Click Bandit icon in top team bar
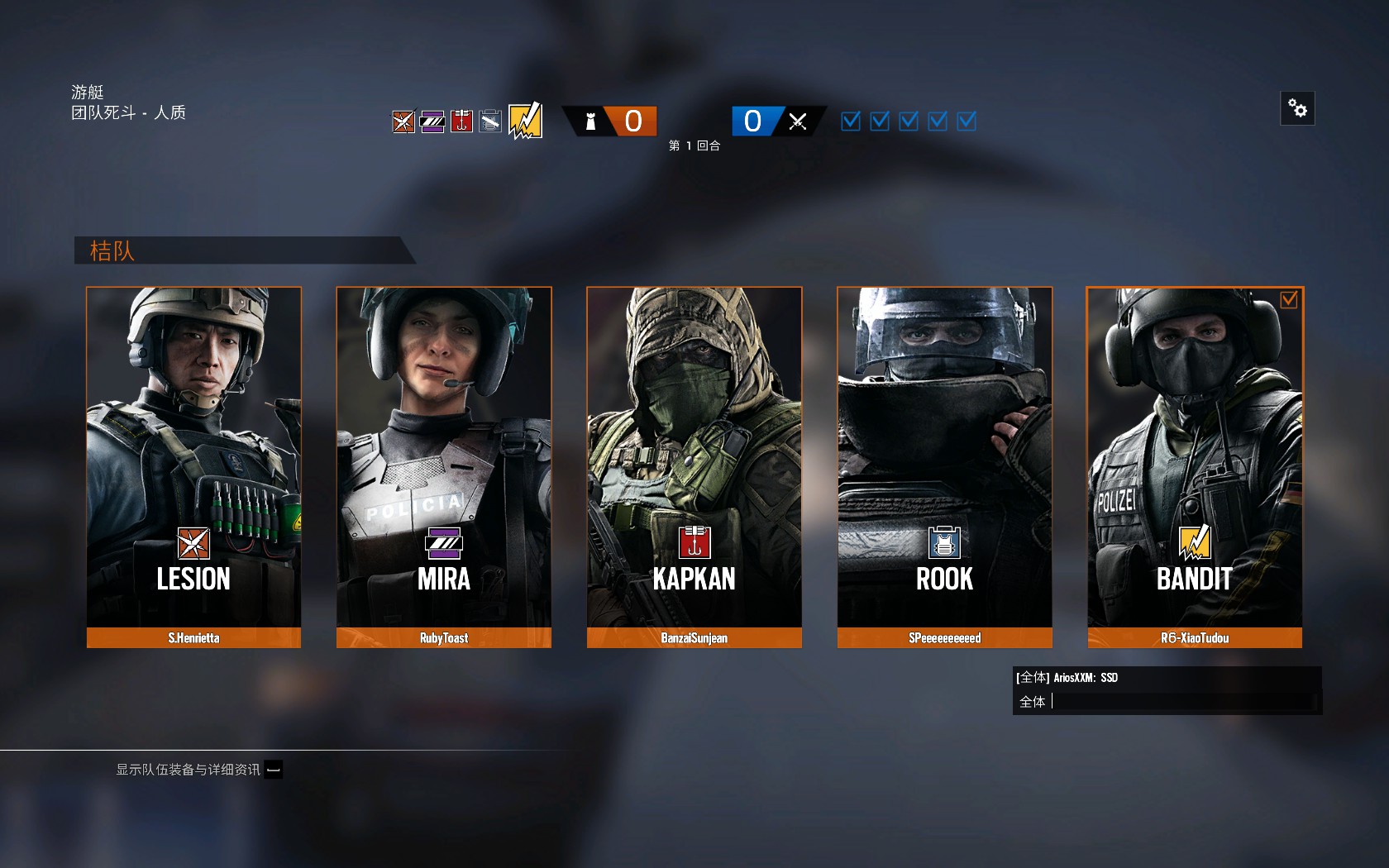The height and width of the screenshot is (868, 1389). (x=525, y=121)
